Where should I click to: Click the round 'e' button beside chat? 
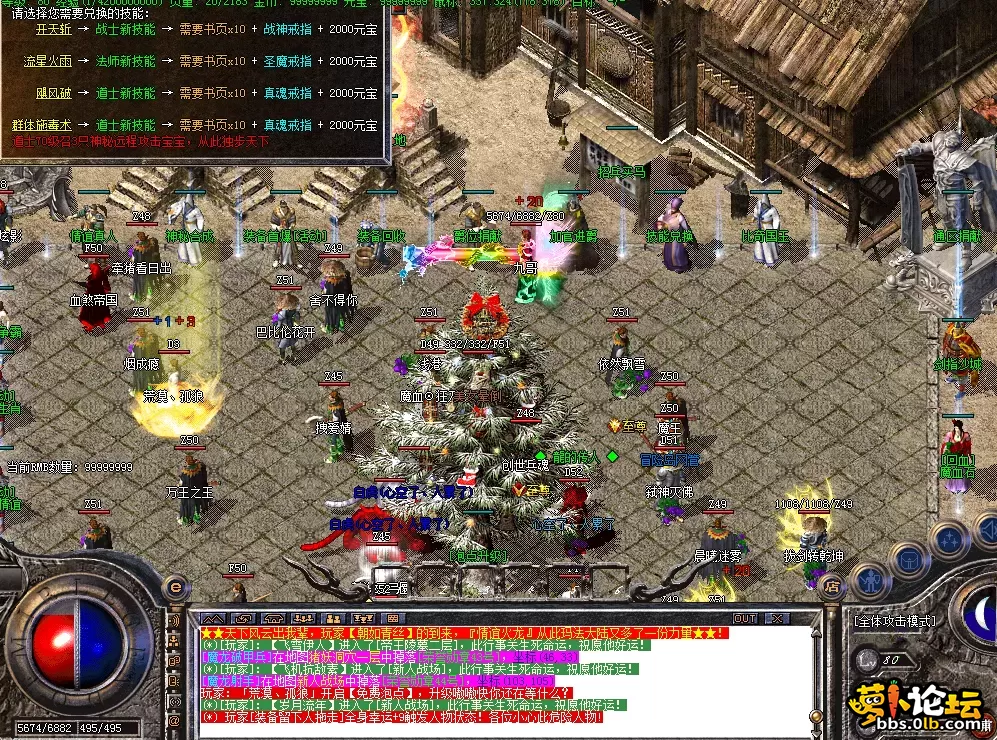pos(176,588)
